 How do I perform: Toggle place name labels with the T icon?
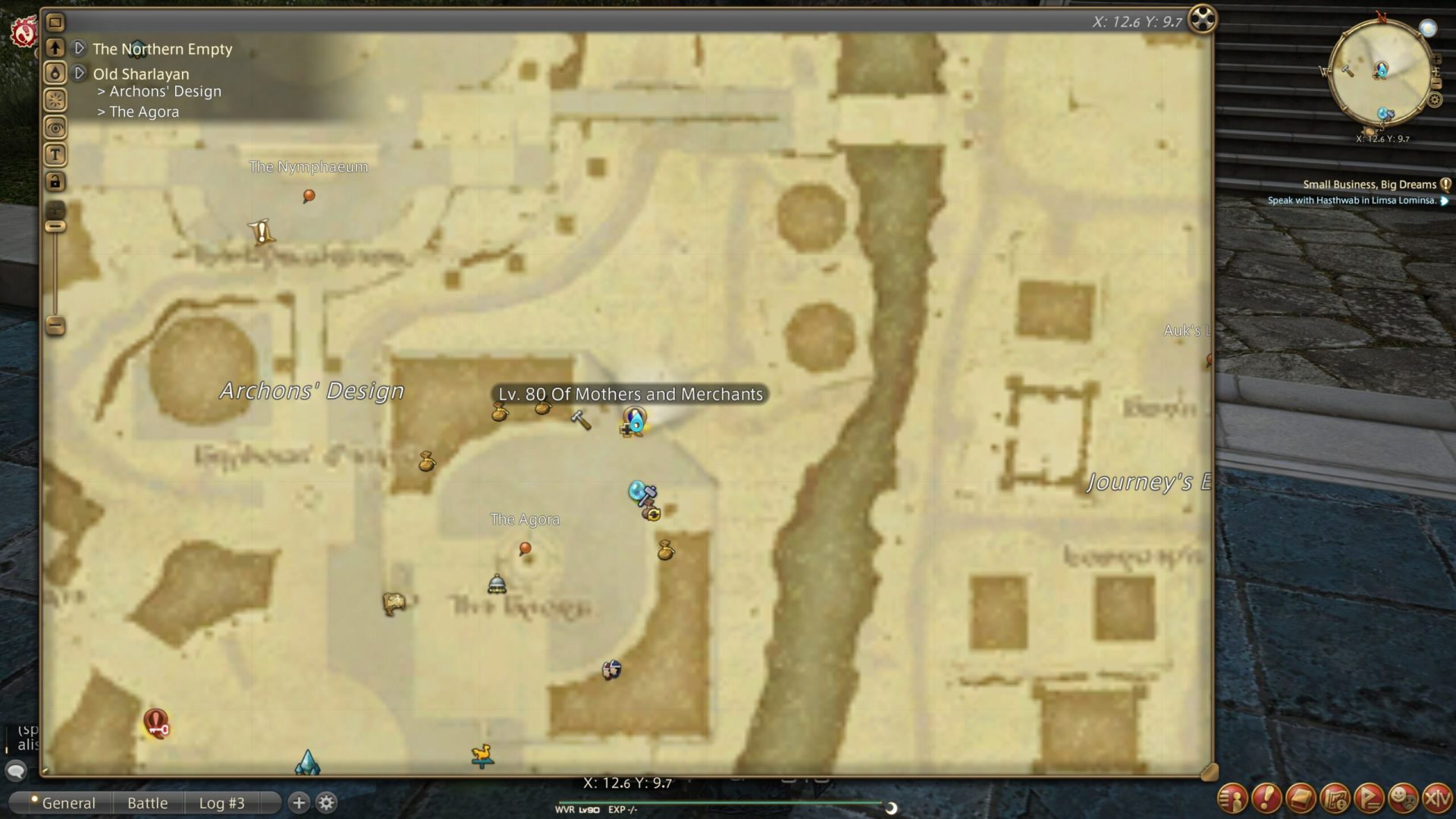[54, 154]
